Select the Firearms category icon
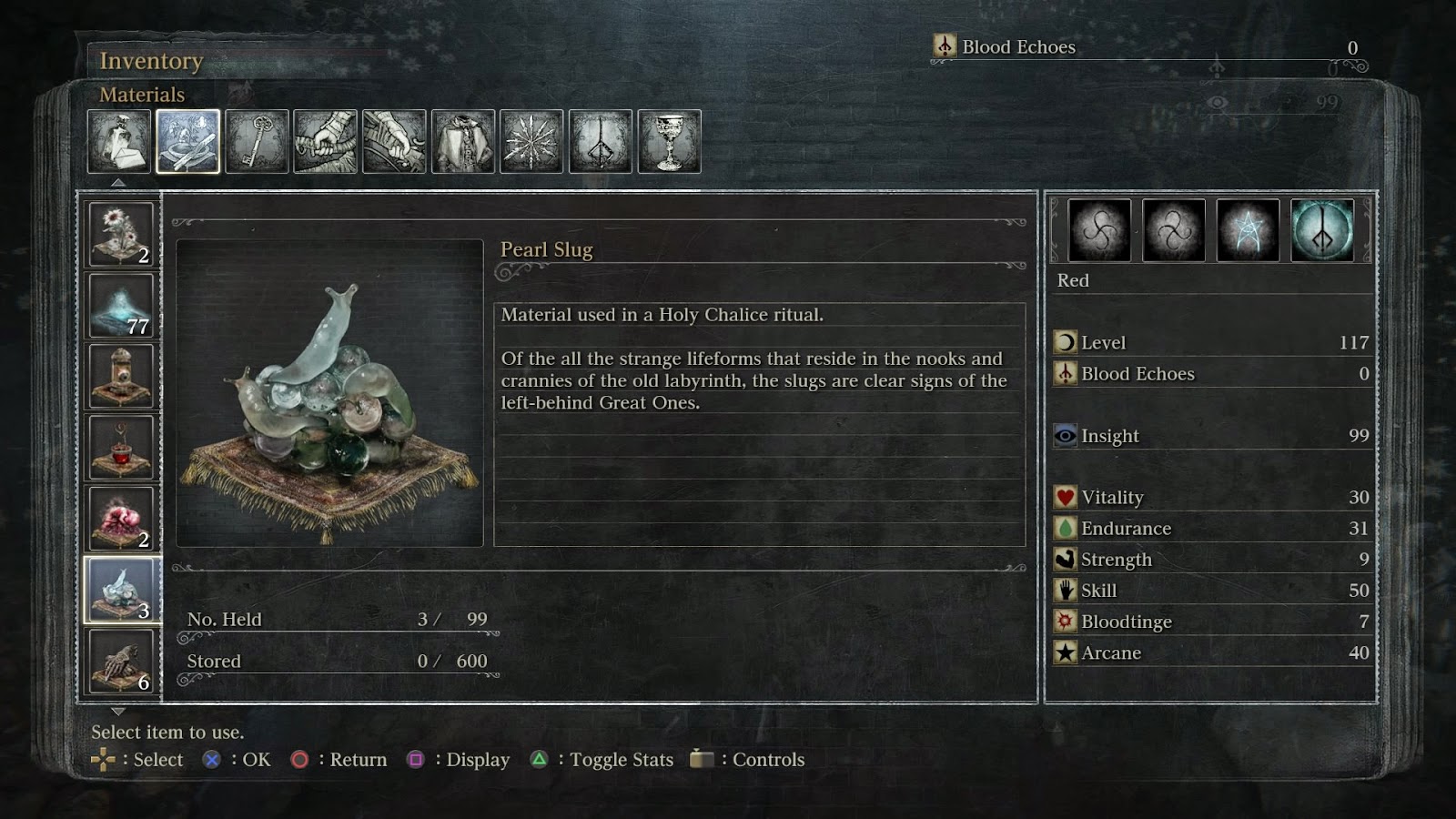 [395, 141]
